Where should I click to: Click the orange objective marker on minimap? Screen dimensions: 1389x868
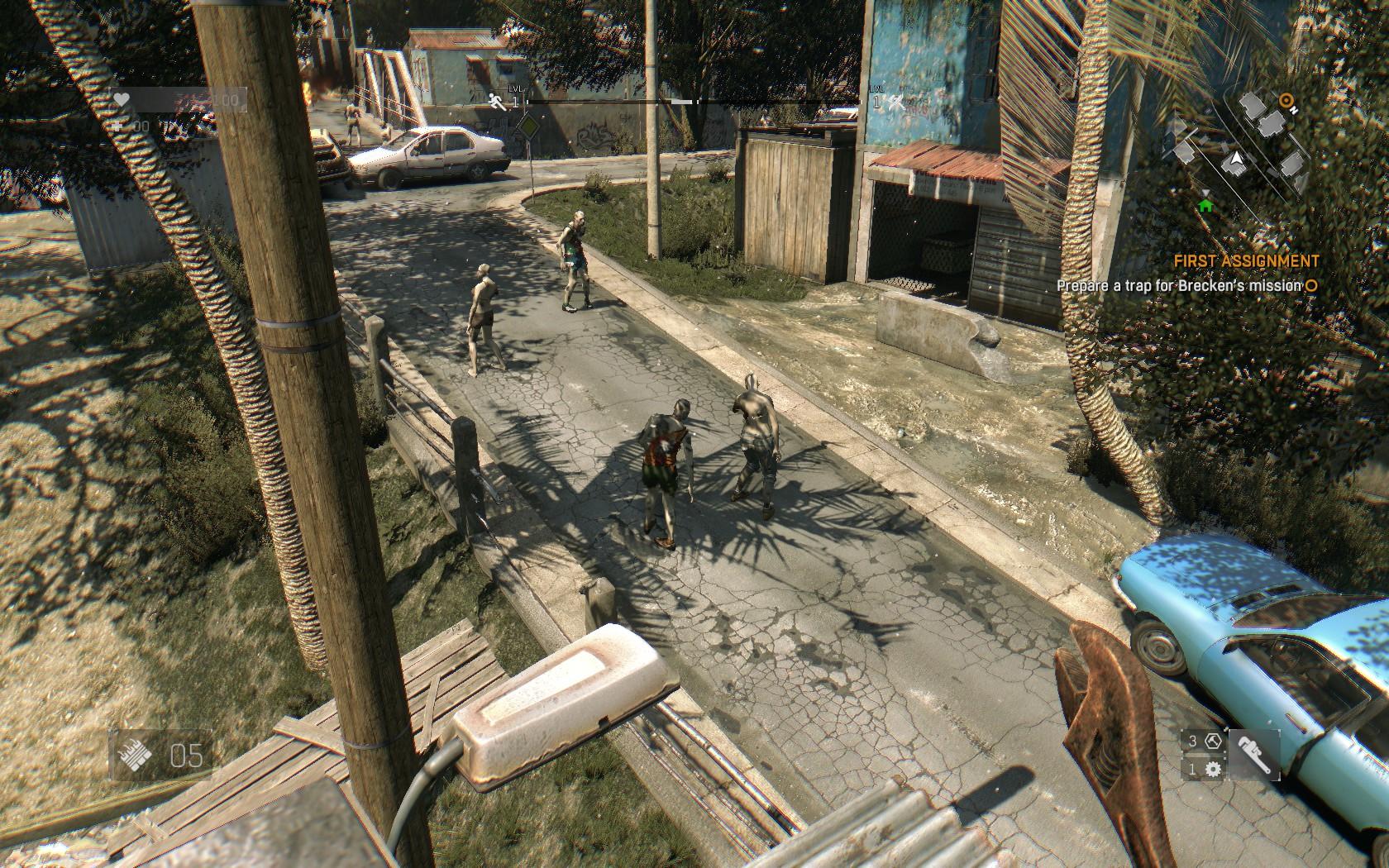(1285, 101)
